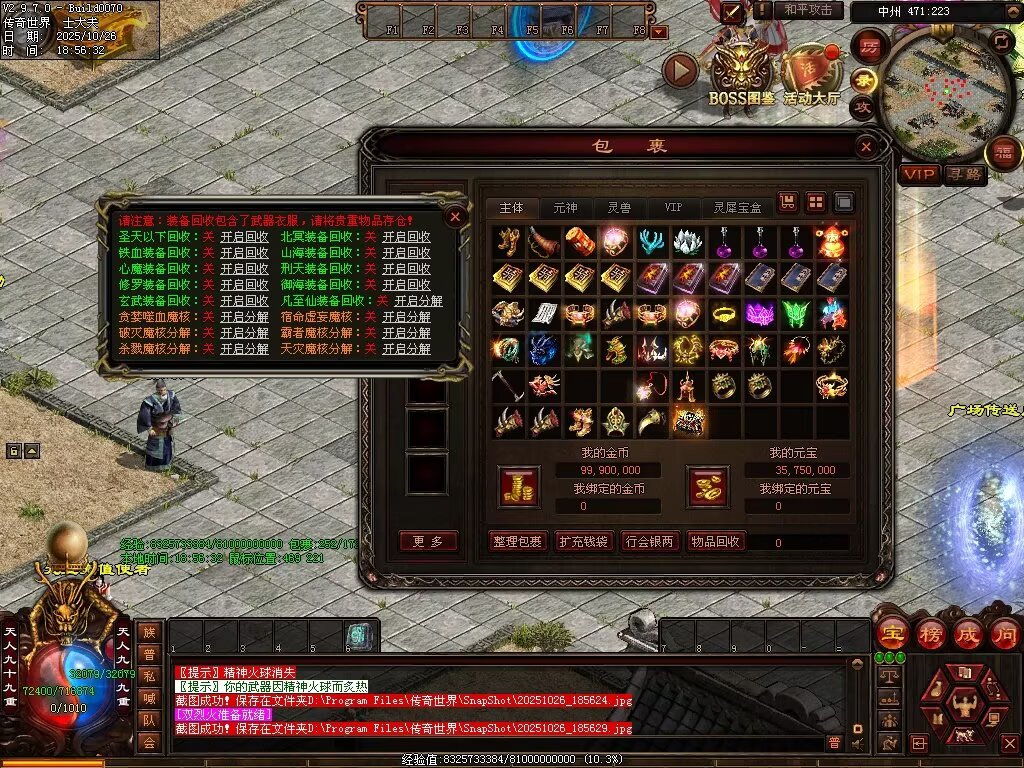Activate 寻路 pathfinding button
Screen dimensions: 1024x768
965,175
